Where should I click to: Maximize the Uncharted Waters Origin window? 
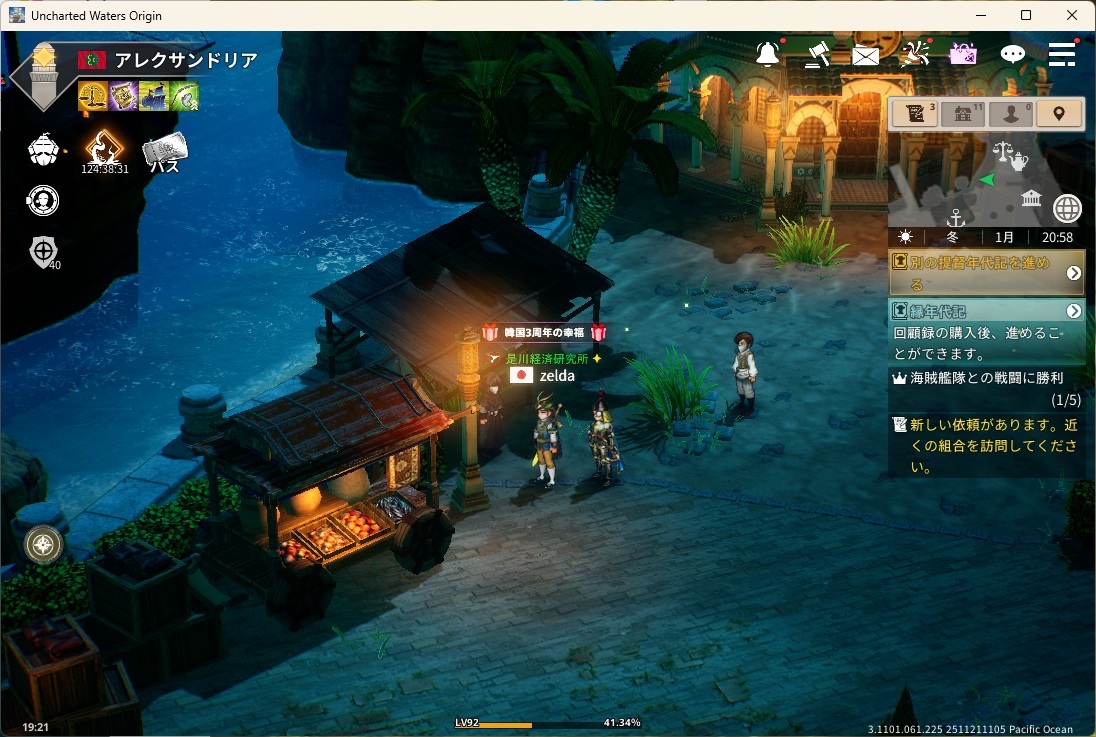[1026, 15]
